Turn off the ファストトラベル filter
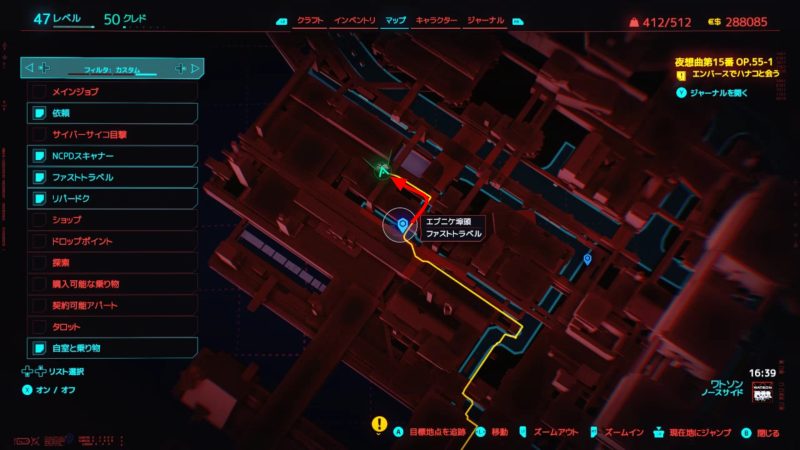Image resolution: width=800 pixels, height=450 pixels. point(113,177)
